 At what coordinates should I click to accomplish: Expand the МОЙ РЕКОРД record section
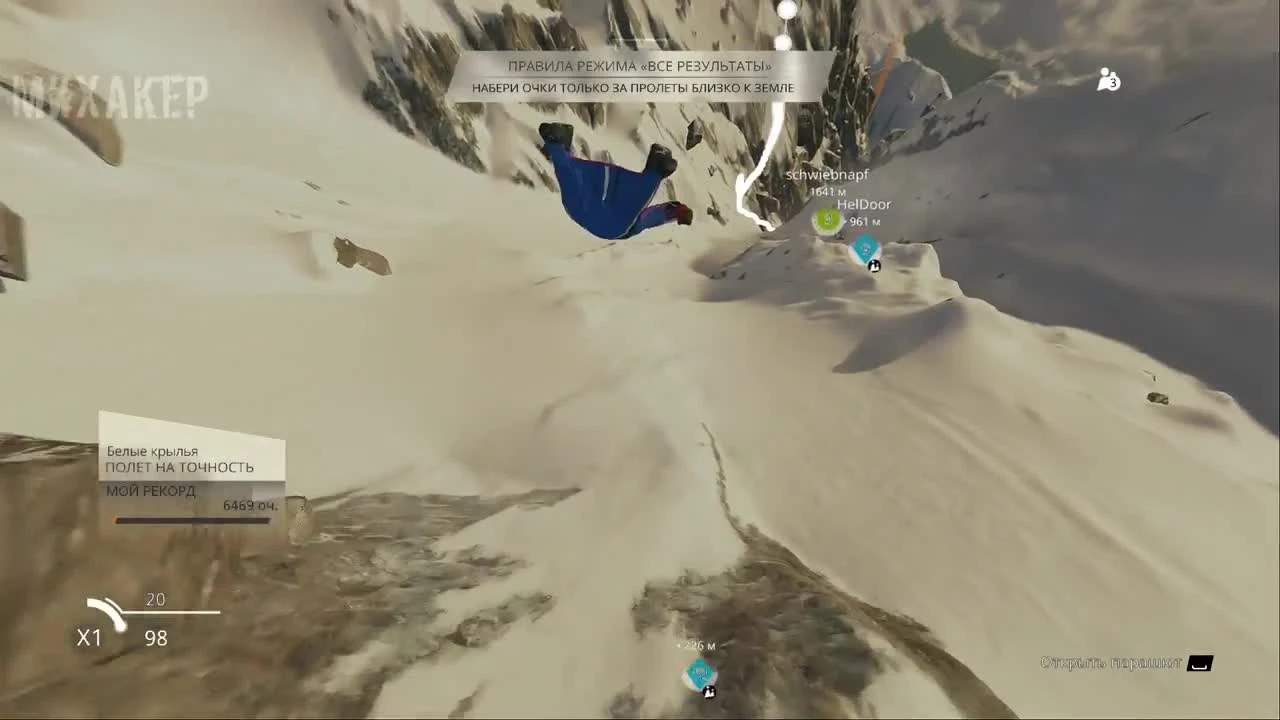(x=150, y=491)
